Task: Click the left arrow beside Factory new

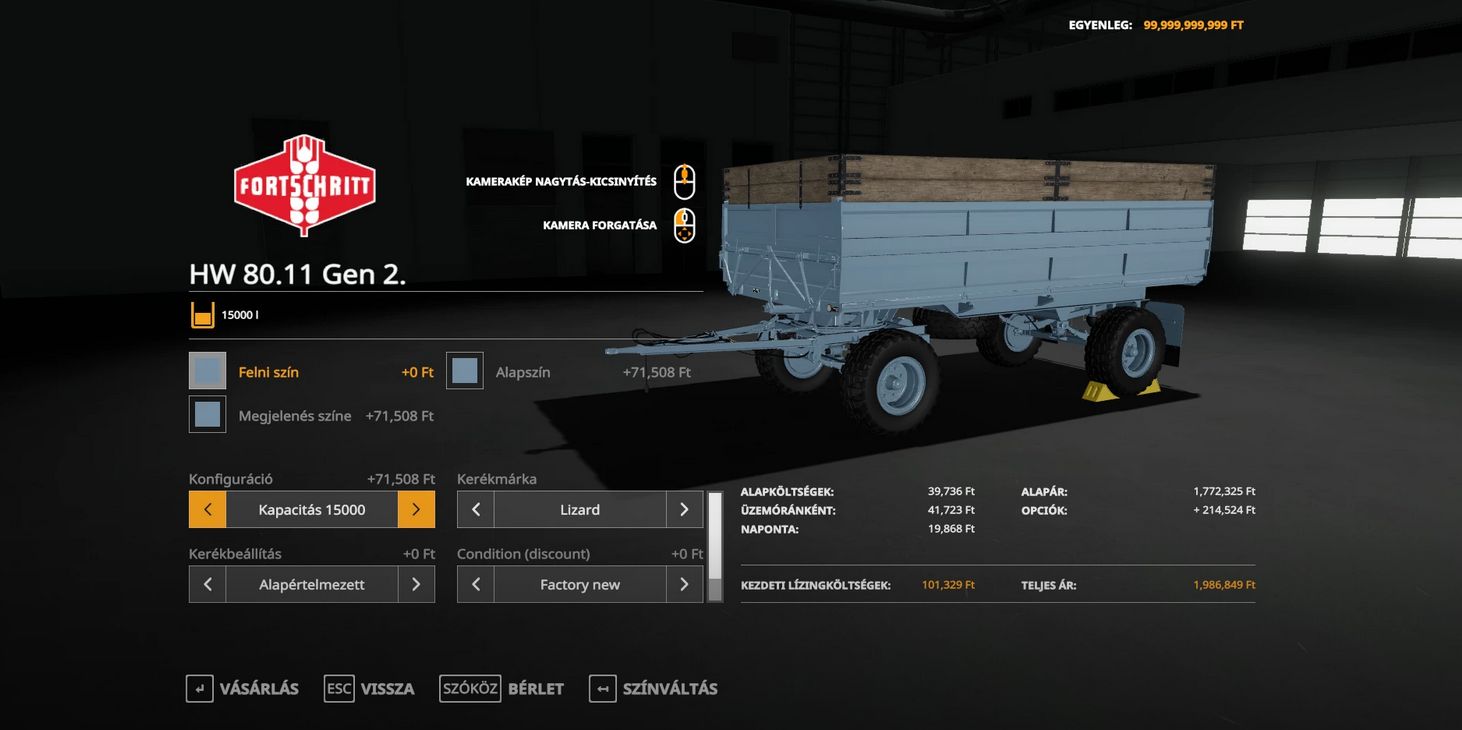Action: tap(476, 584)
